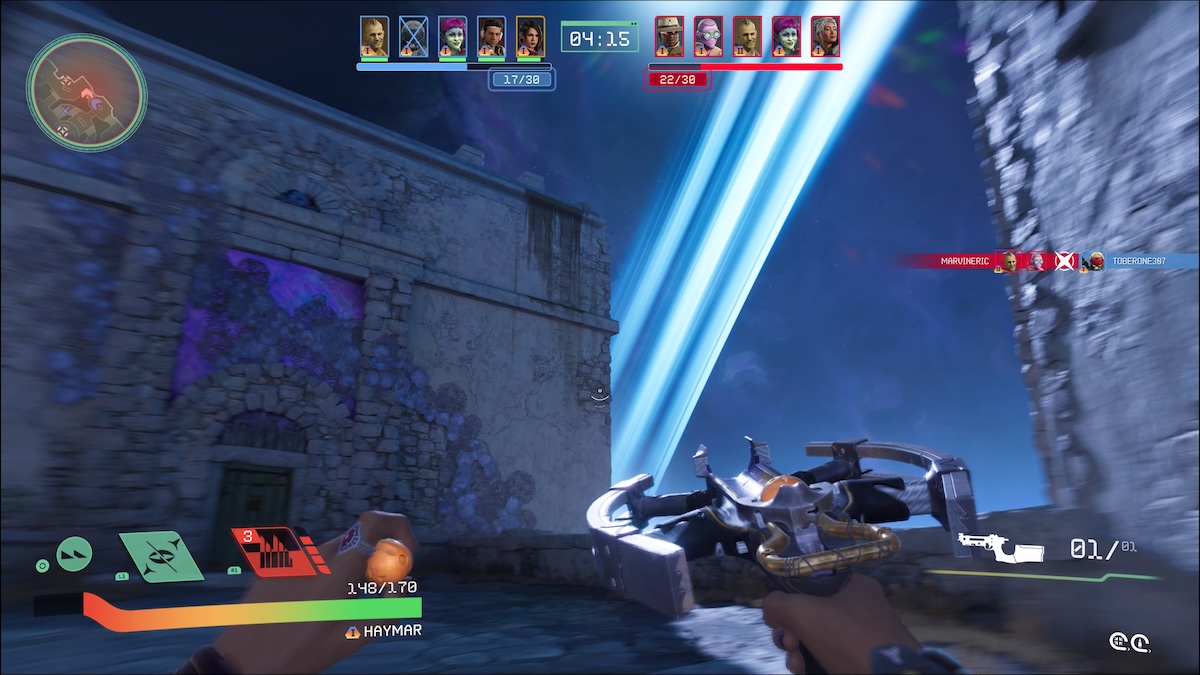This screenshot has height=675, width=1200.
Task: Select the eliminated crossed-out blue teammate portrait
Action: 413,36
